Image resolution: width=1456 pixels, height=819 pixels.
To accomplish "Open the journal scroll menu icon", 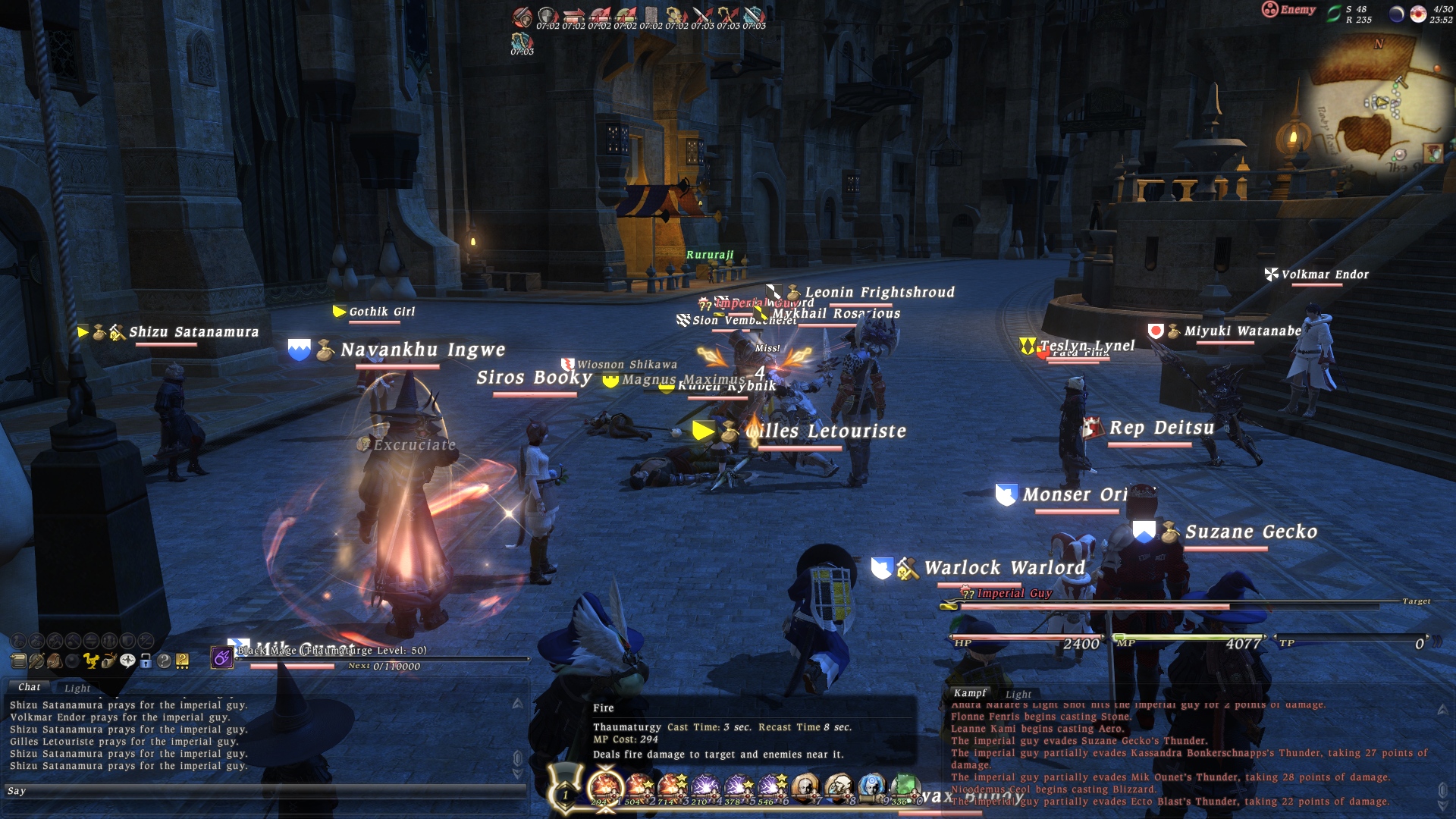I will (x=18, y=661).
